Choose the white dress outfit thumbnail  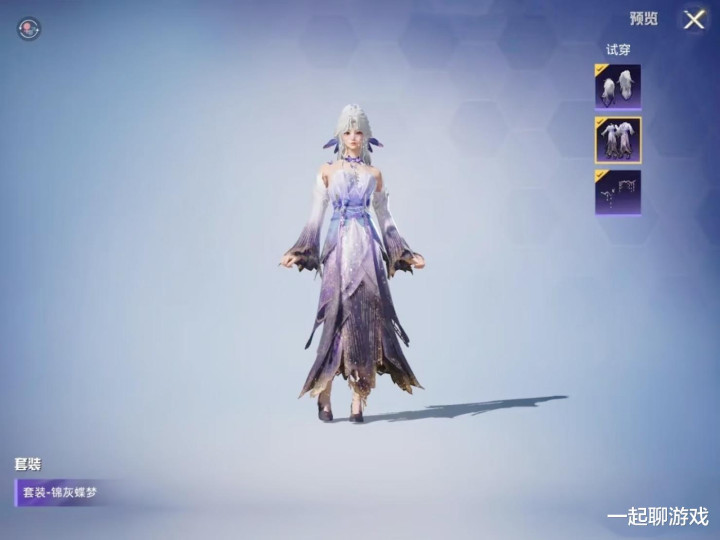click(x=618, y=139)
